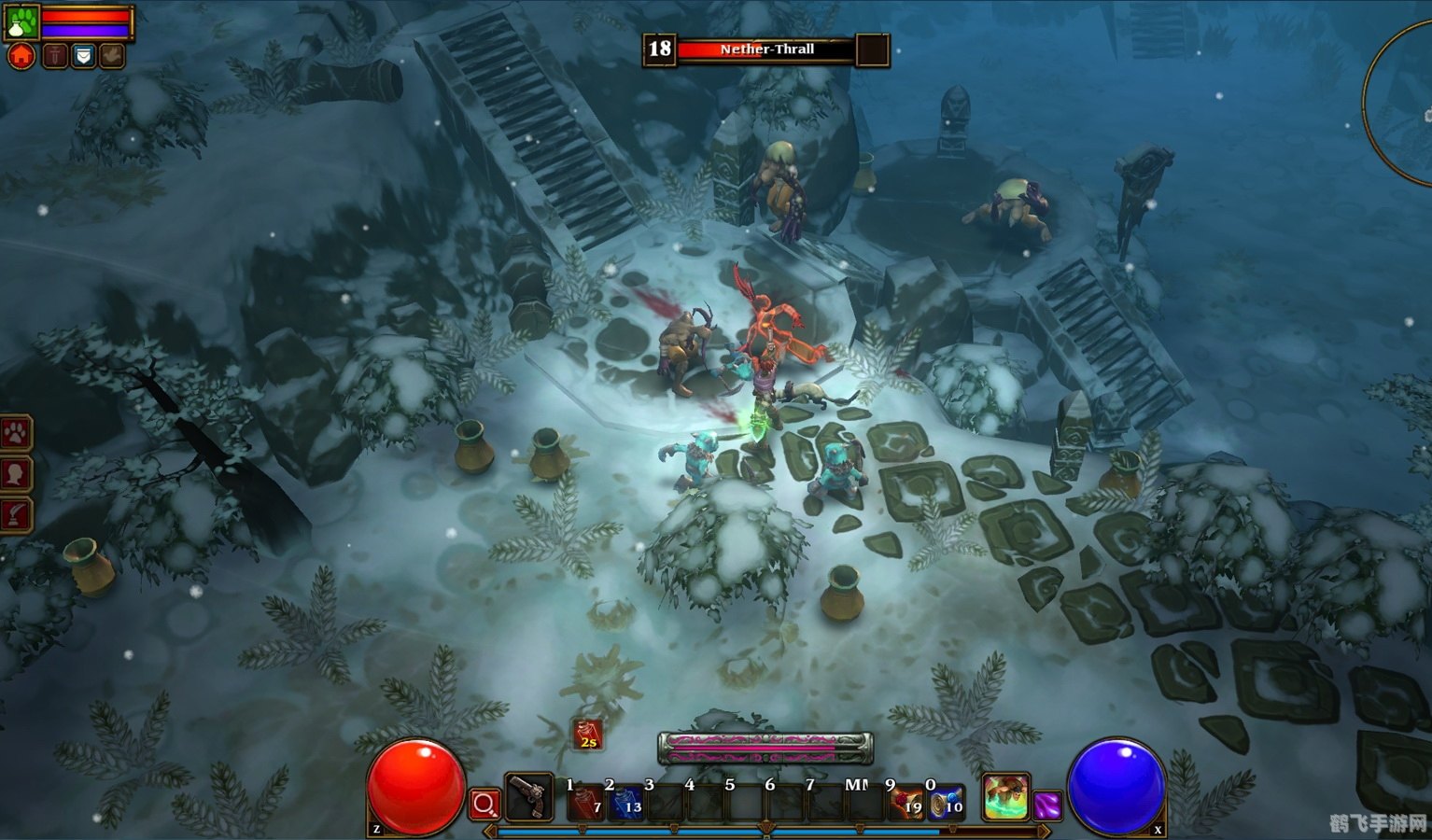
Task: Click the minimap circle at screen edge
Action: (x=1400, y=103)
